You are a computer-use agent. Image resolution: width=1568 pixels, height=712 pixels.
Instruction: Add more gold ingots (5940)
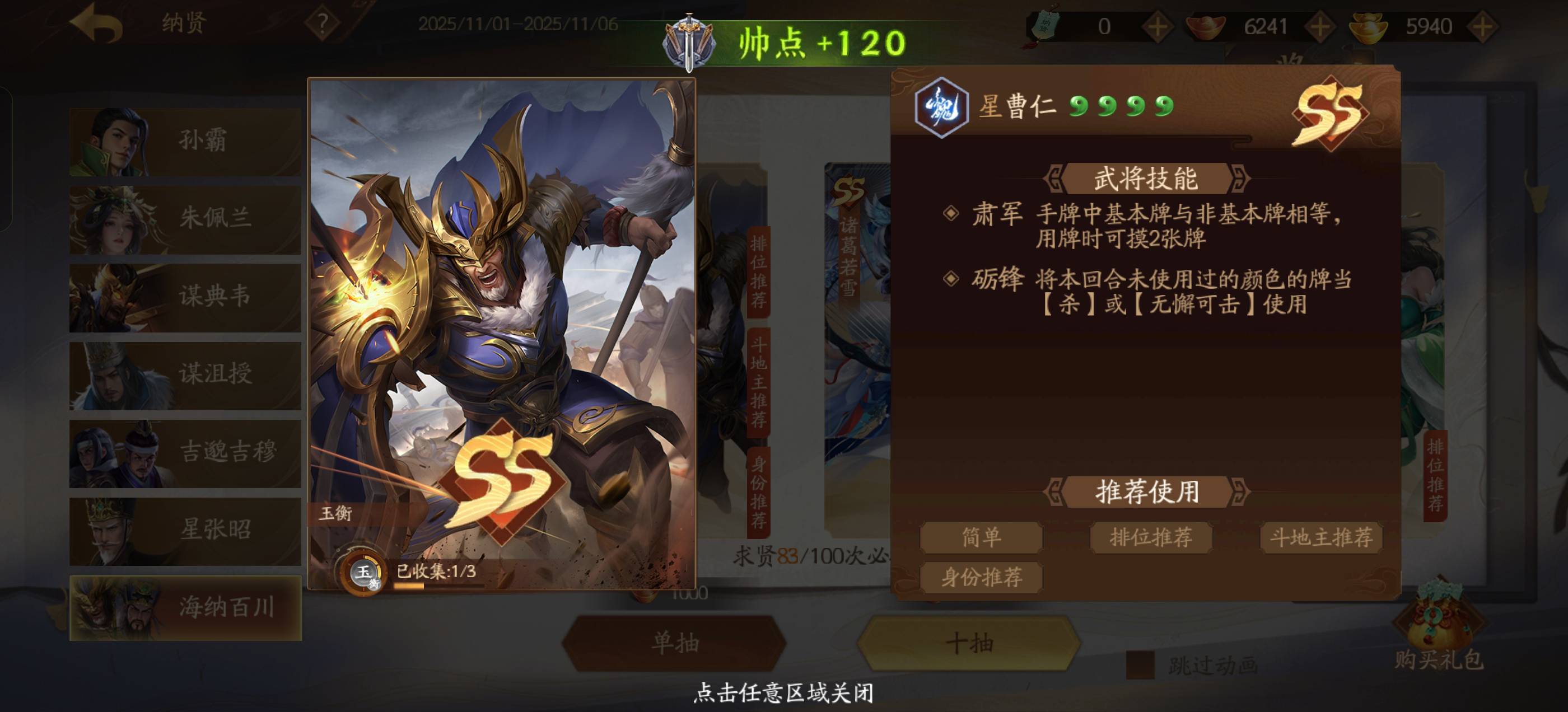(1482, 27)
